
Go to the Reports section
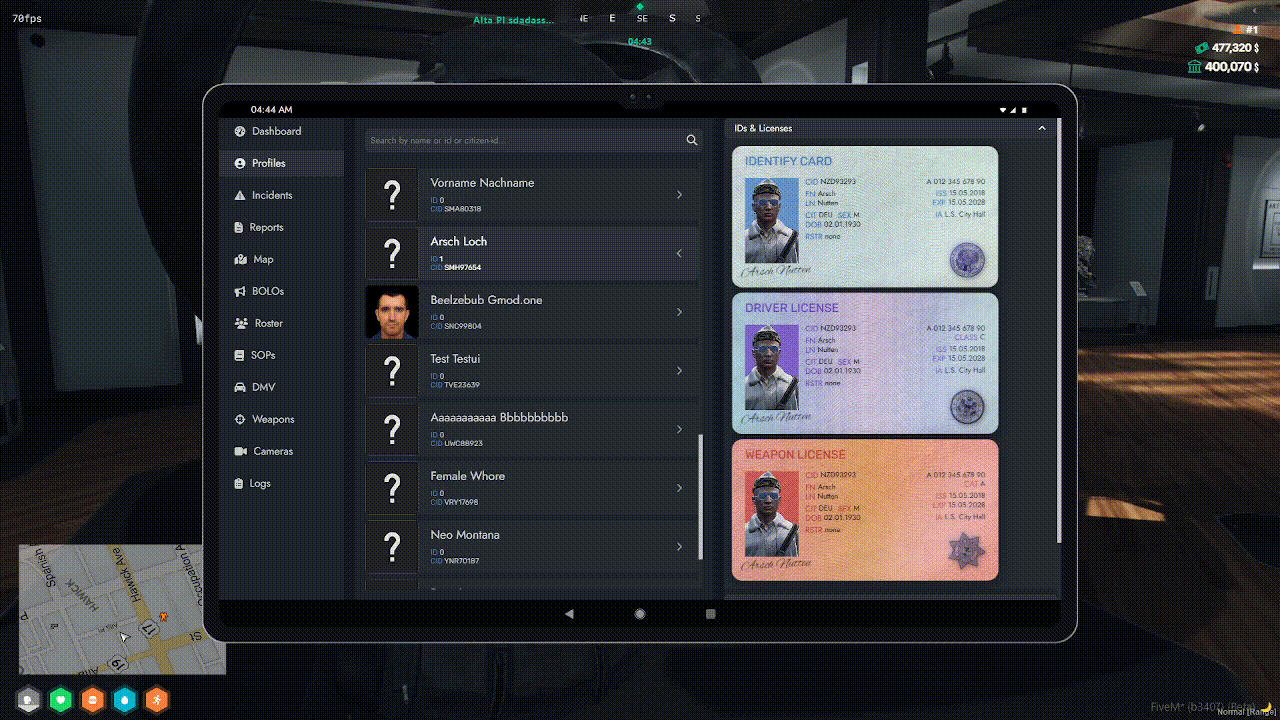(266, 227)
